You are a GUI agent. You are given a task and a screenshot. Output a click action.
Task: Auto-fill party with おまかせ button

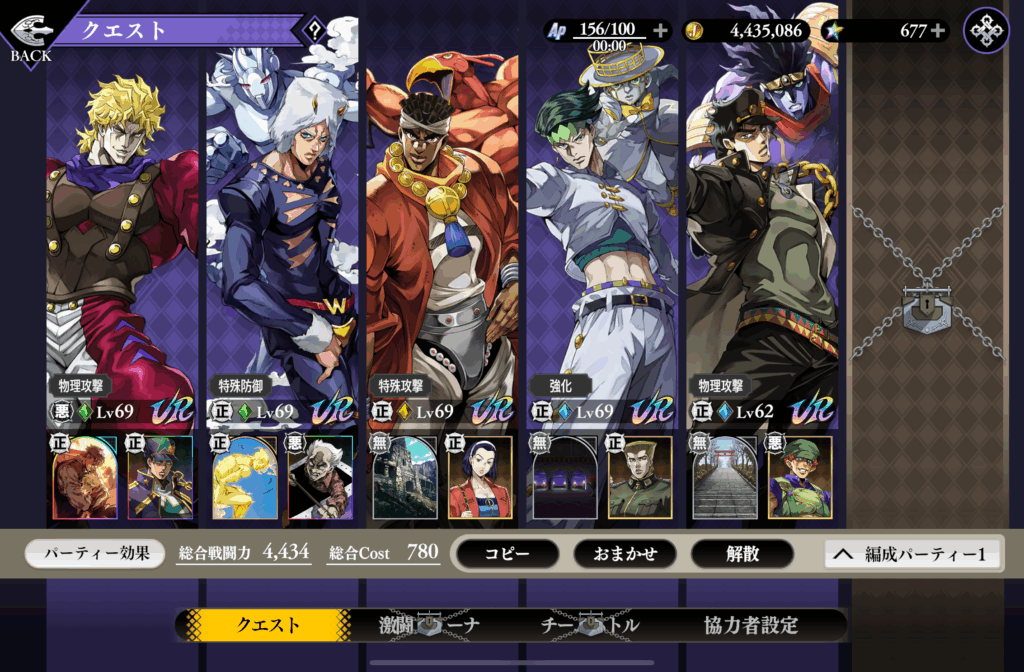(x=625, y=554)
